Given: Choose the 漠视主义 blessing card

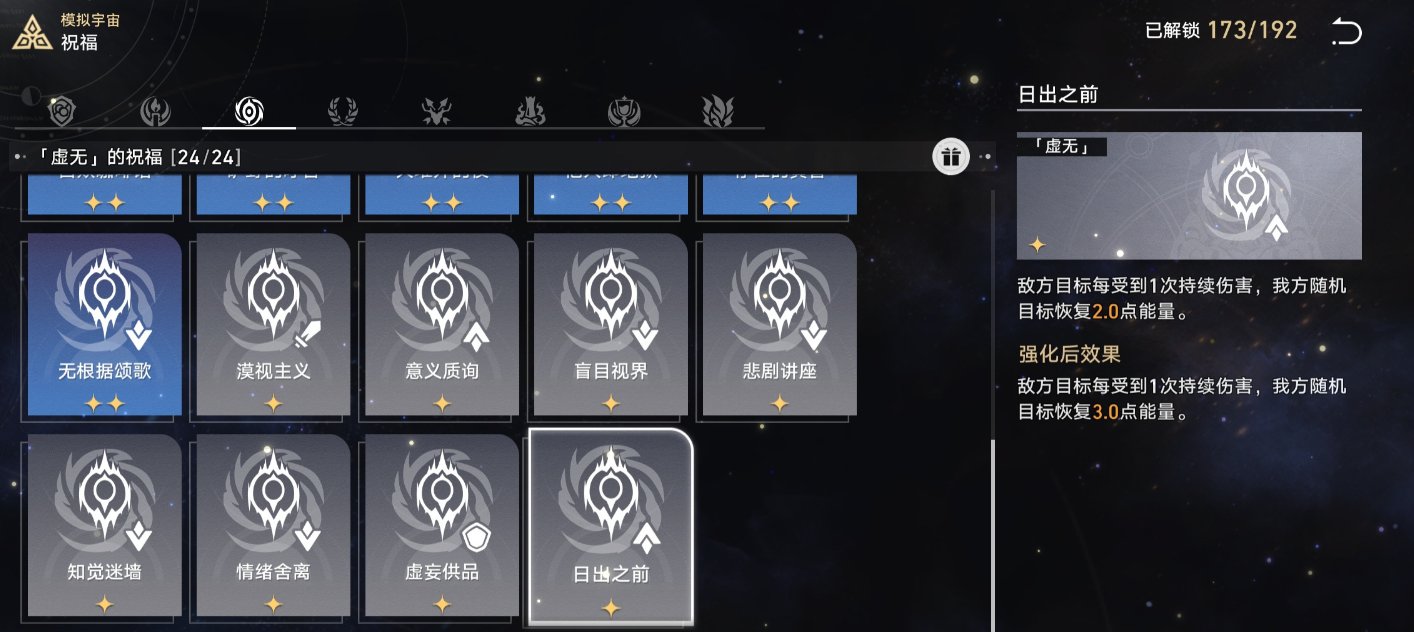Looking at the screenshot, I should (x=273, y=325).
